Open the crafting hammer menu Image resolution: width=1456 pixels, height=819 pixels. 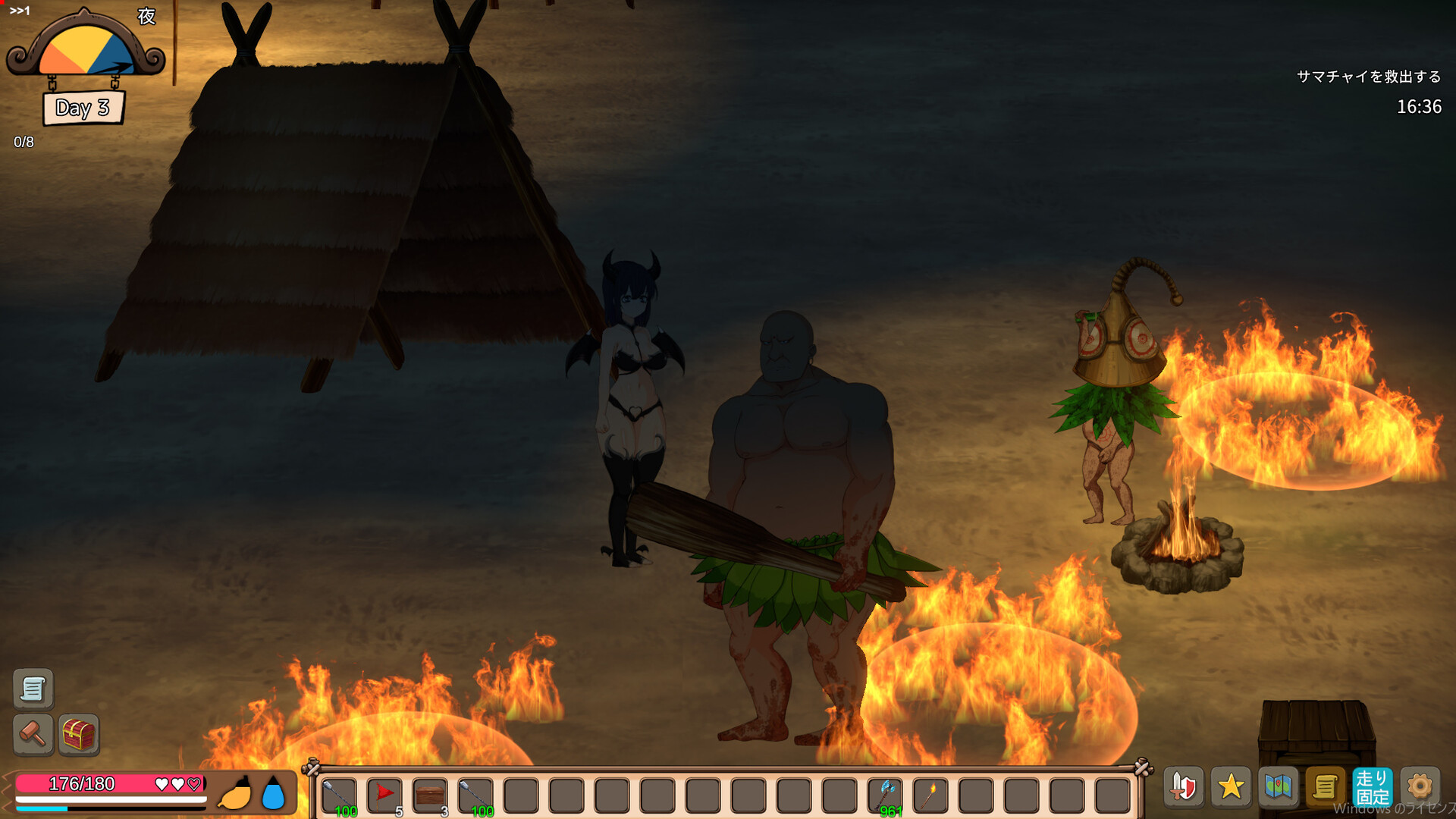[32, 736]
